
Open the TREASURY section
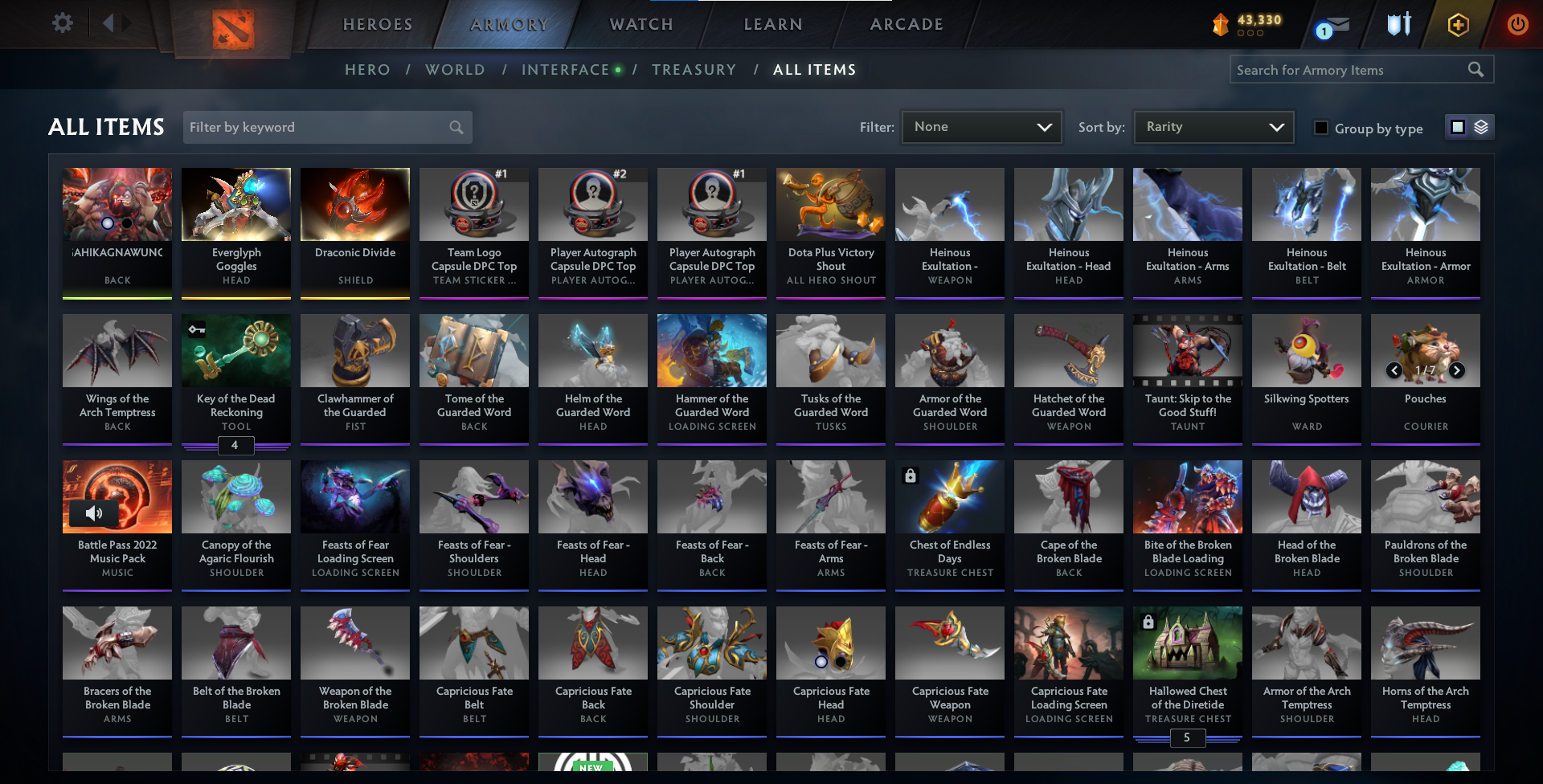click(x=694, y=70)
